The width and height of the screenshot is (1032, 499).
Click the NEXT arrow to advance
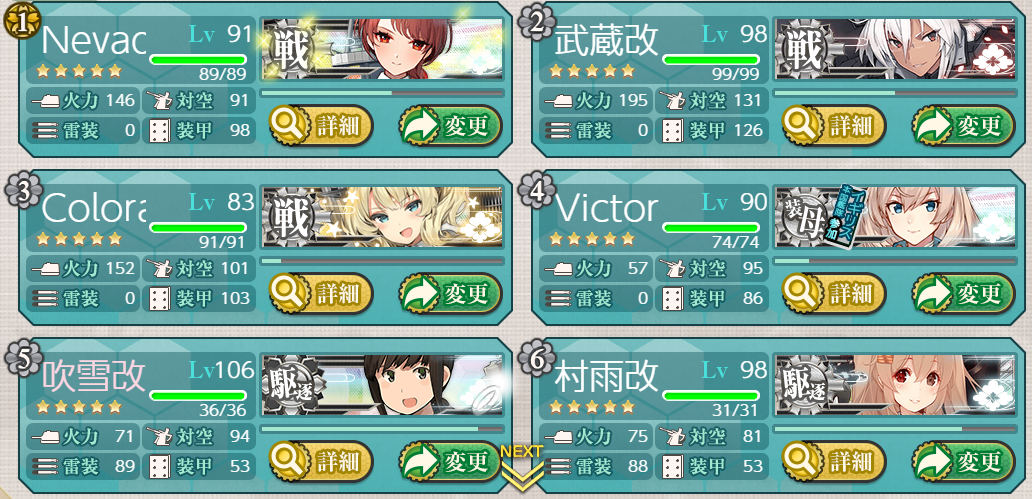pos(521,468)
